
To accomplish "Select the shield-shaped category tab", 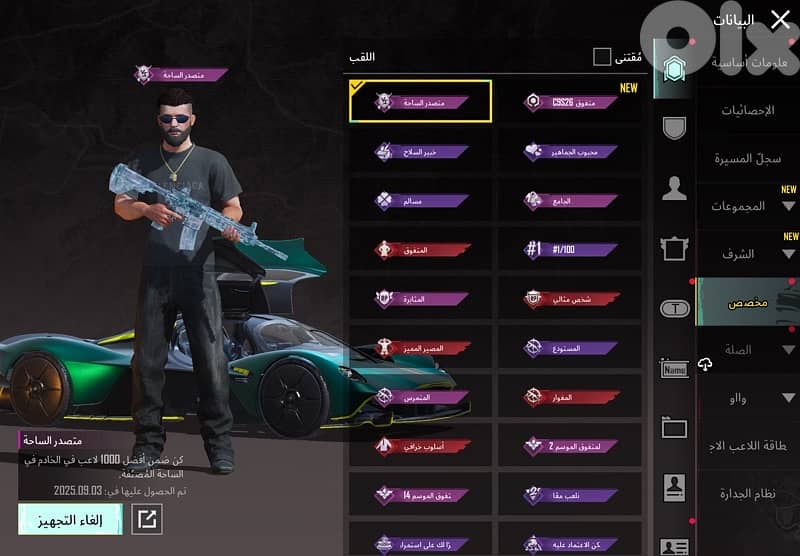I will [x=675, y=128].
